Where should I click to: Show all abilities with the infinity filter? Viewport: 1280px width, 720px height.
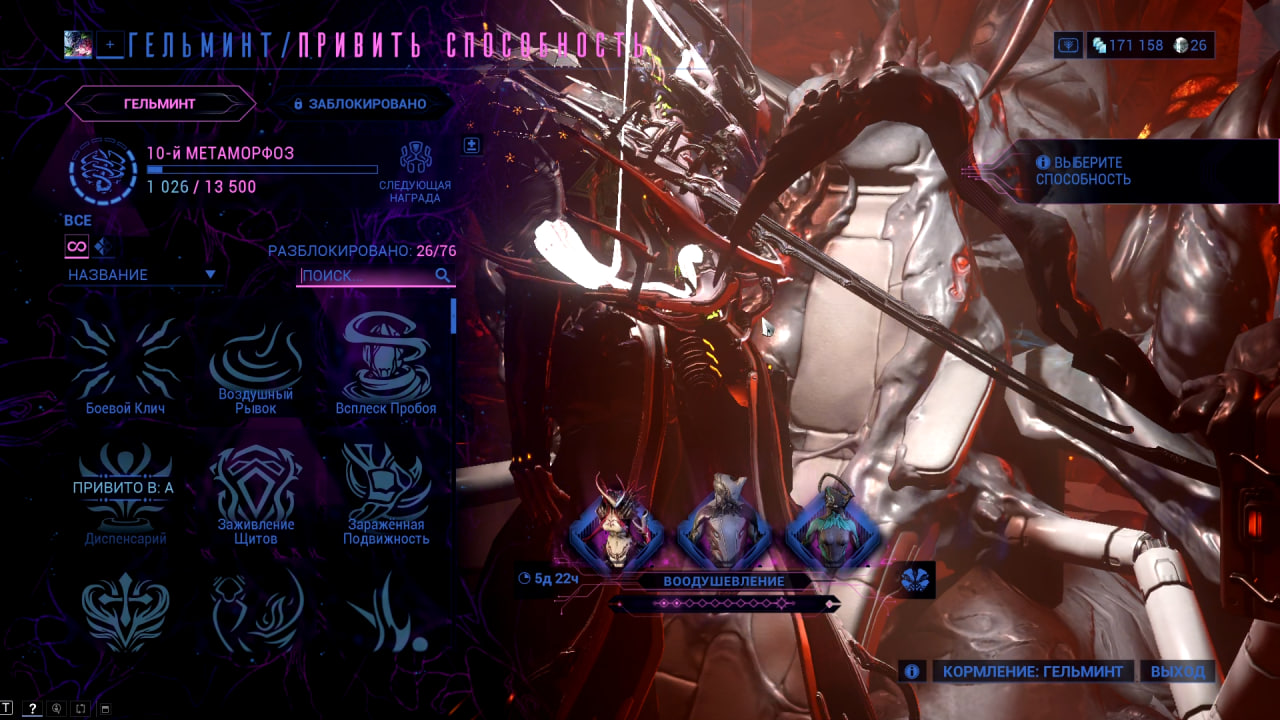click(x=76, y=246)
